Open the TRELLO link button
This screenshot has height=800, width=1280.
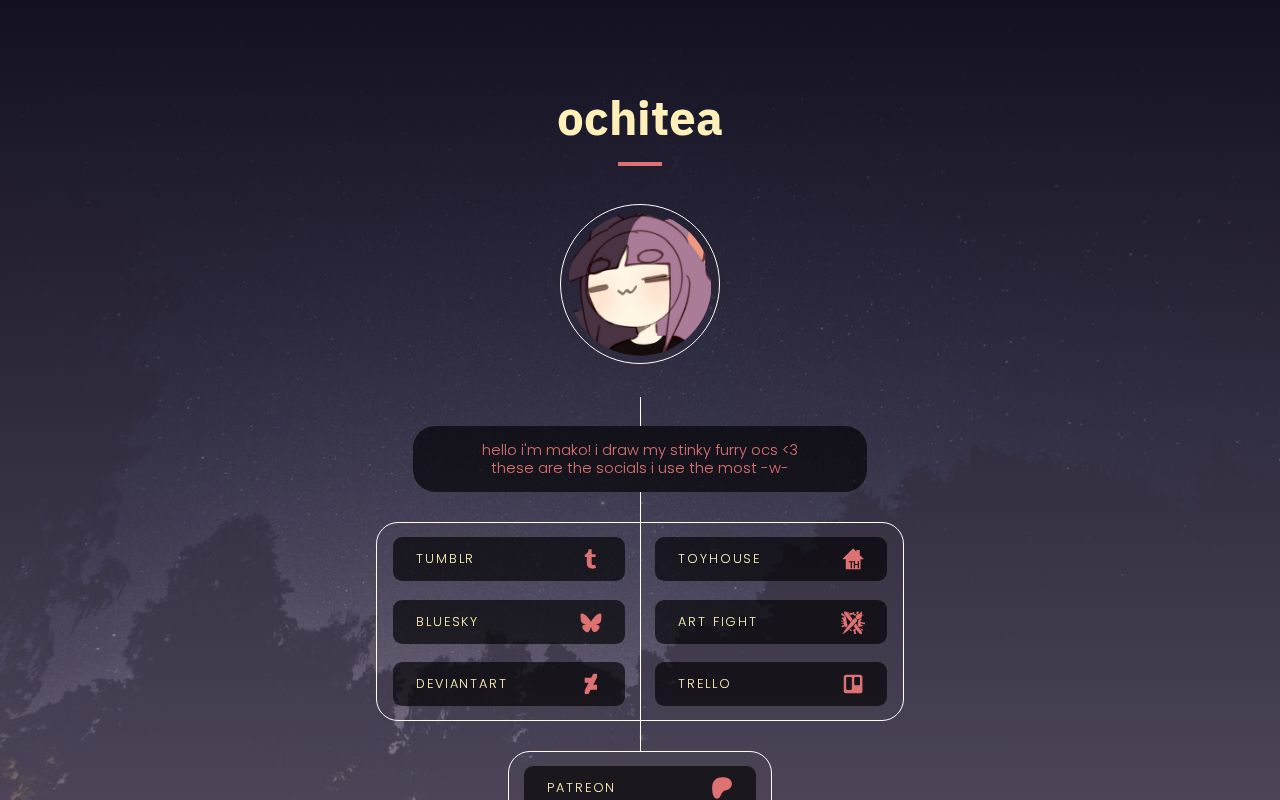click(x=770, y=684)
